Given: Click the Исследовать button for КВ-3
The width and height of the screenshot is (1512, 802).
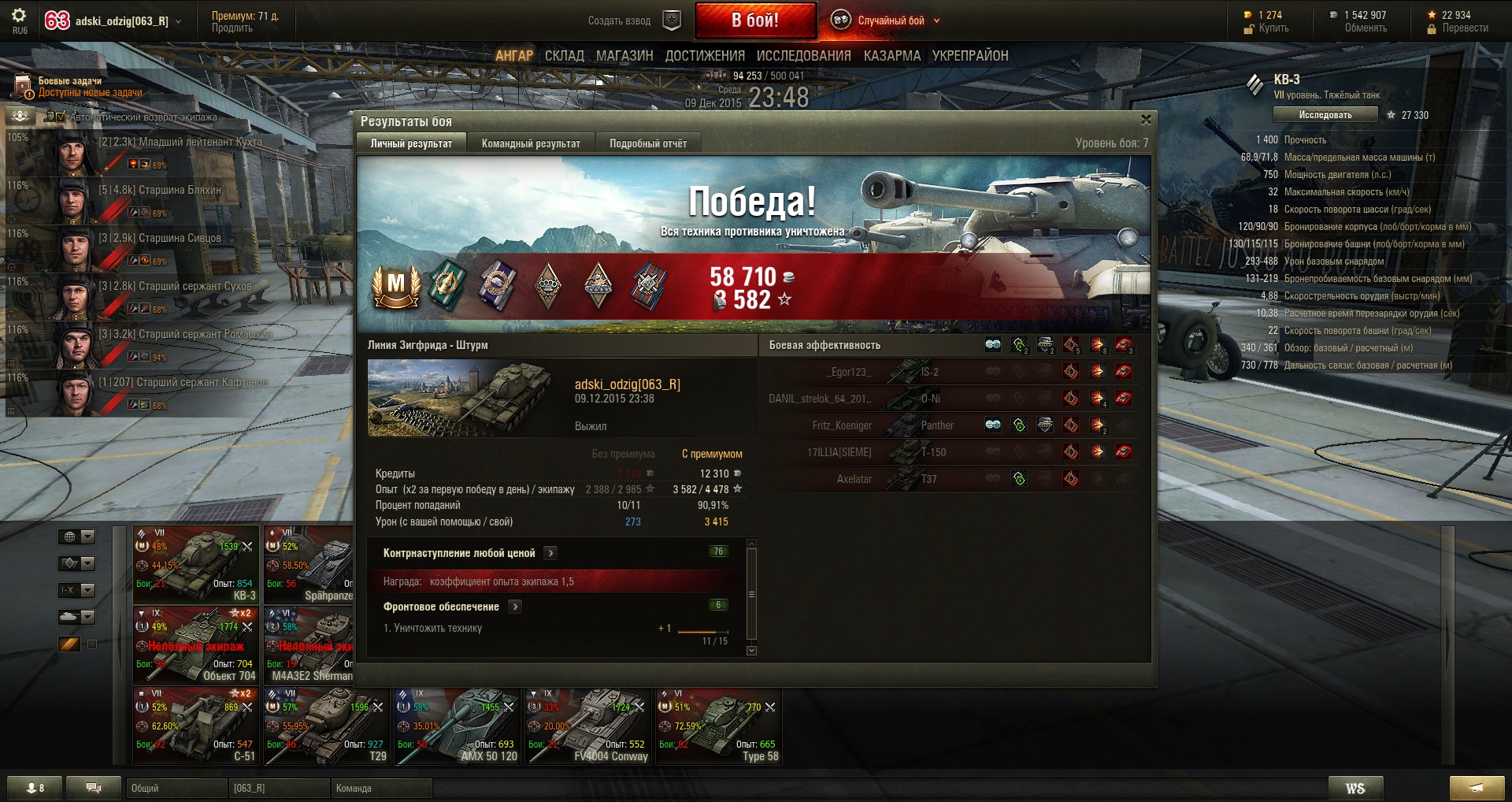Looking at the screenshot, I should coord(1325,115).
